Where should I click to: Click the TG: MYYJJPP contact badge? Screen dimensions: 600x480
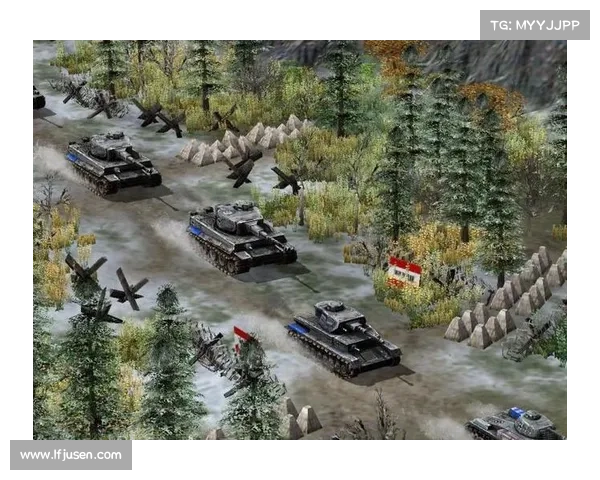[535, 25]
